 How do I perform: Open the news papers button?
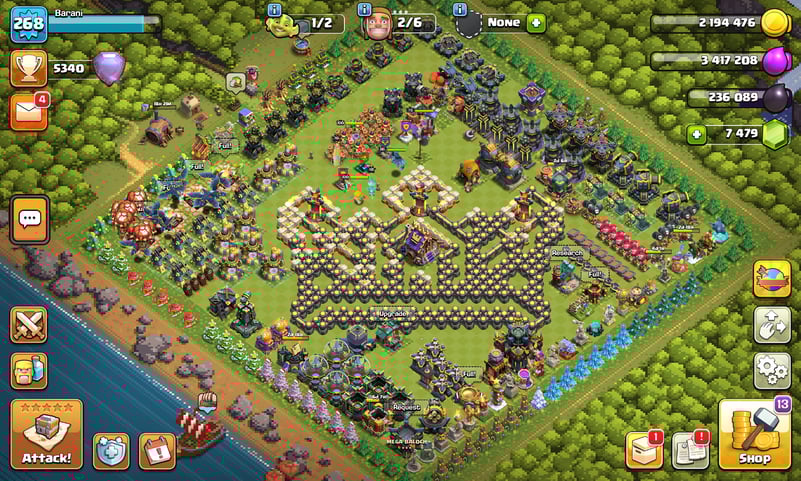(x=690, y=450)
